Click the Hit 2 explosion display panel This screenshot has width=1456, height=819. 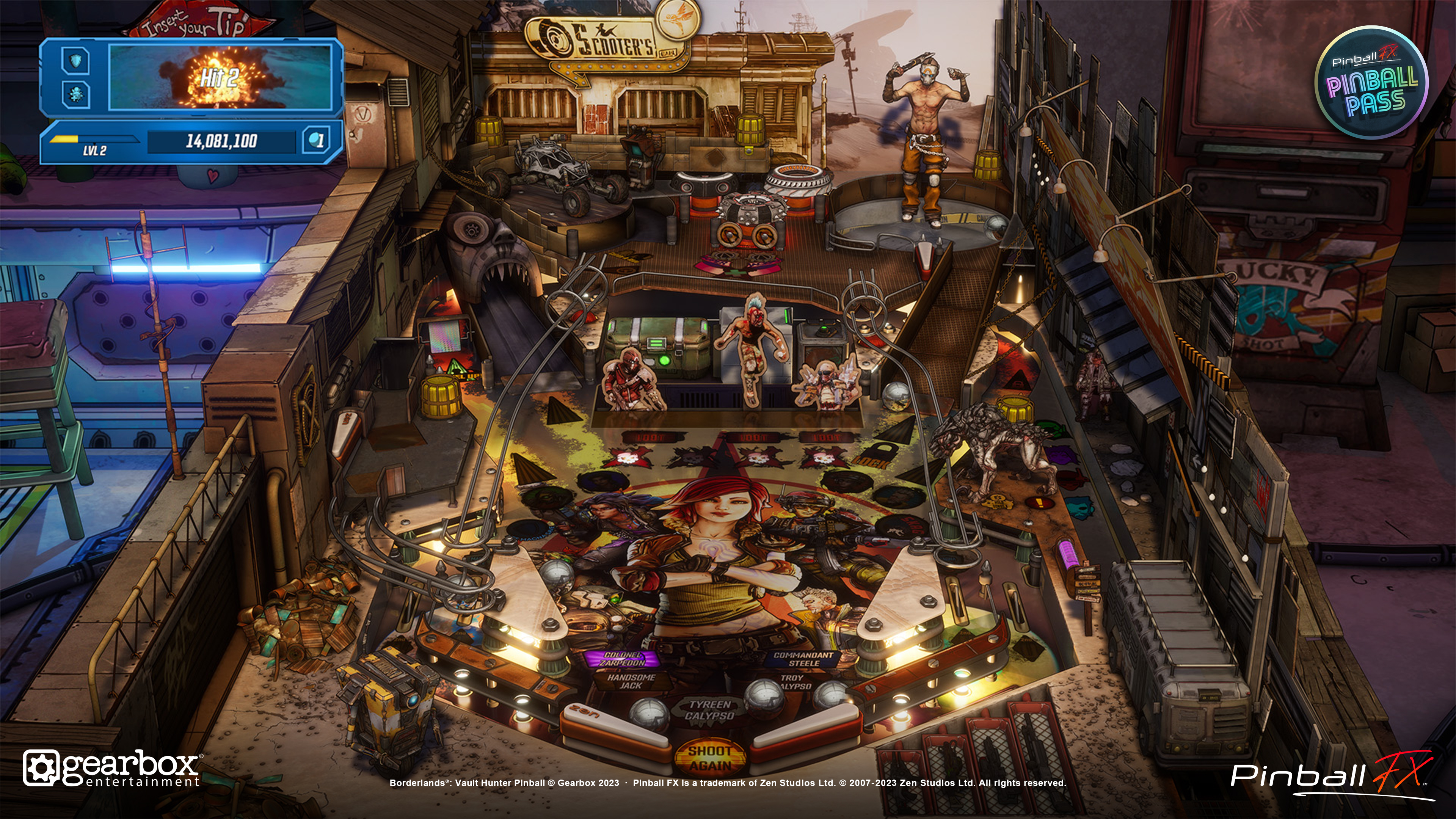point(219,78)
